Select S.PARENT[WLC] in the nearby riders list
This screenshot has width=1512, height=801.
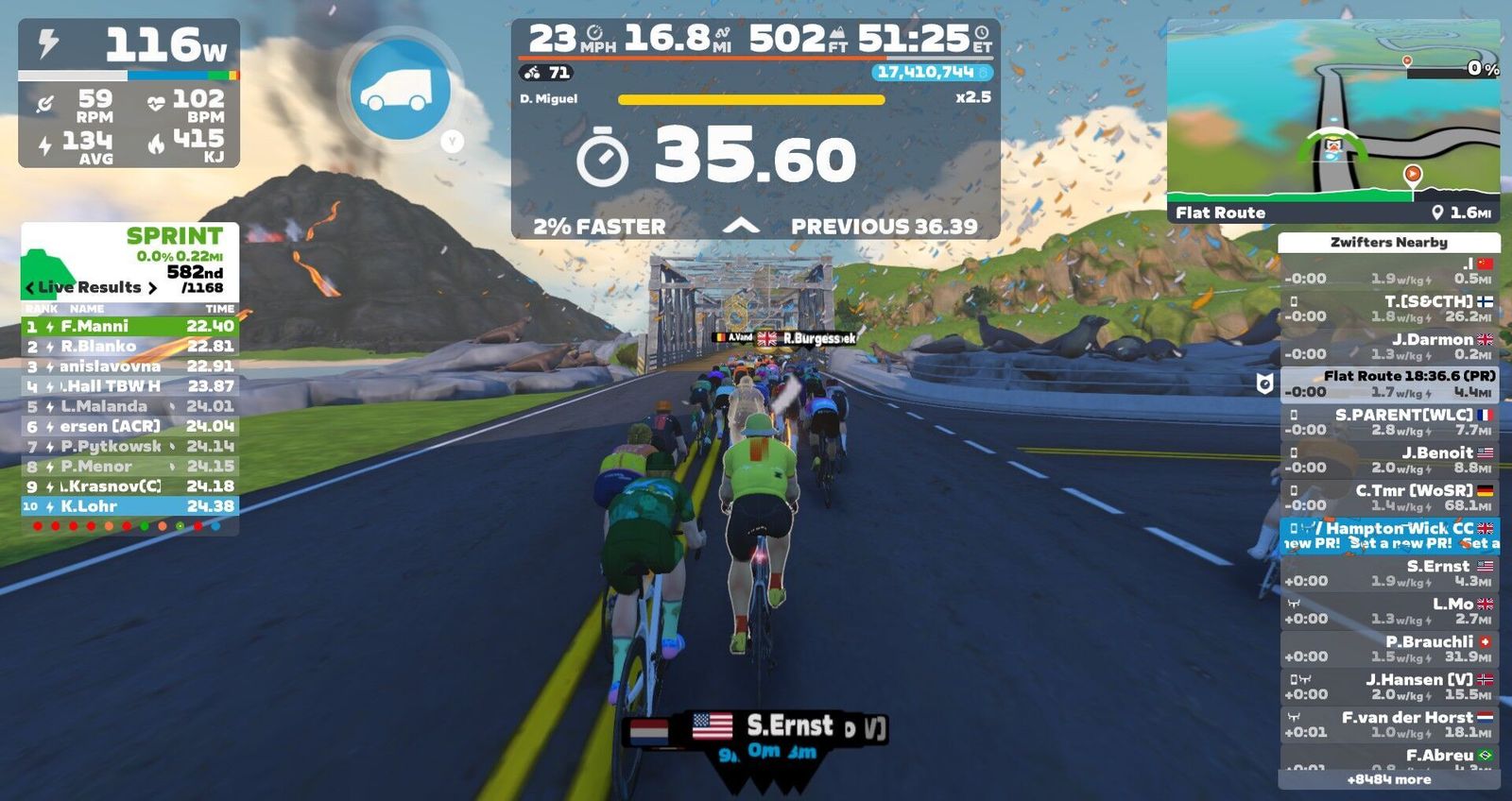(x=1389, y=422)
